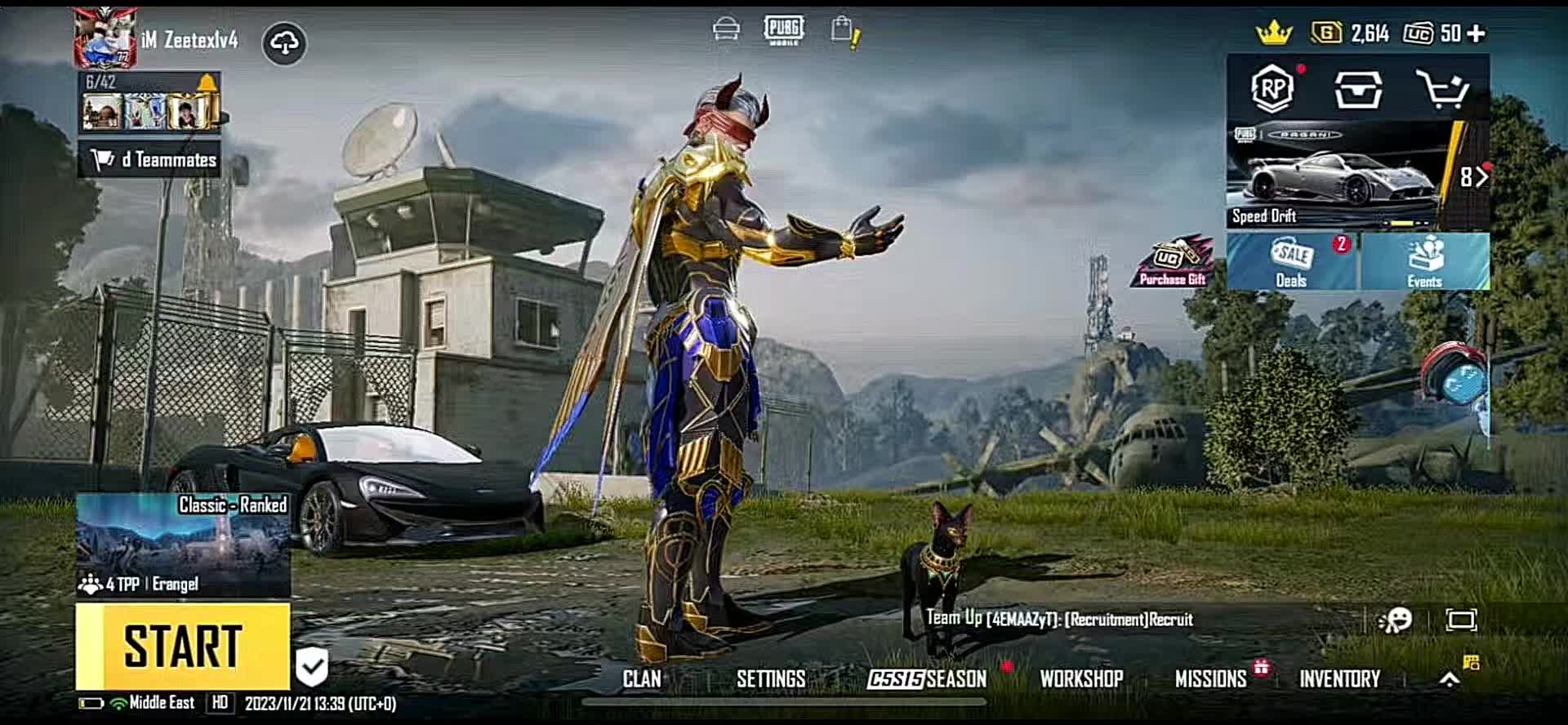1568x725 pixels.
Task: Expand the bottom menu arrow
Action: (x=1449, y=679)
